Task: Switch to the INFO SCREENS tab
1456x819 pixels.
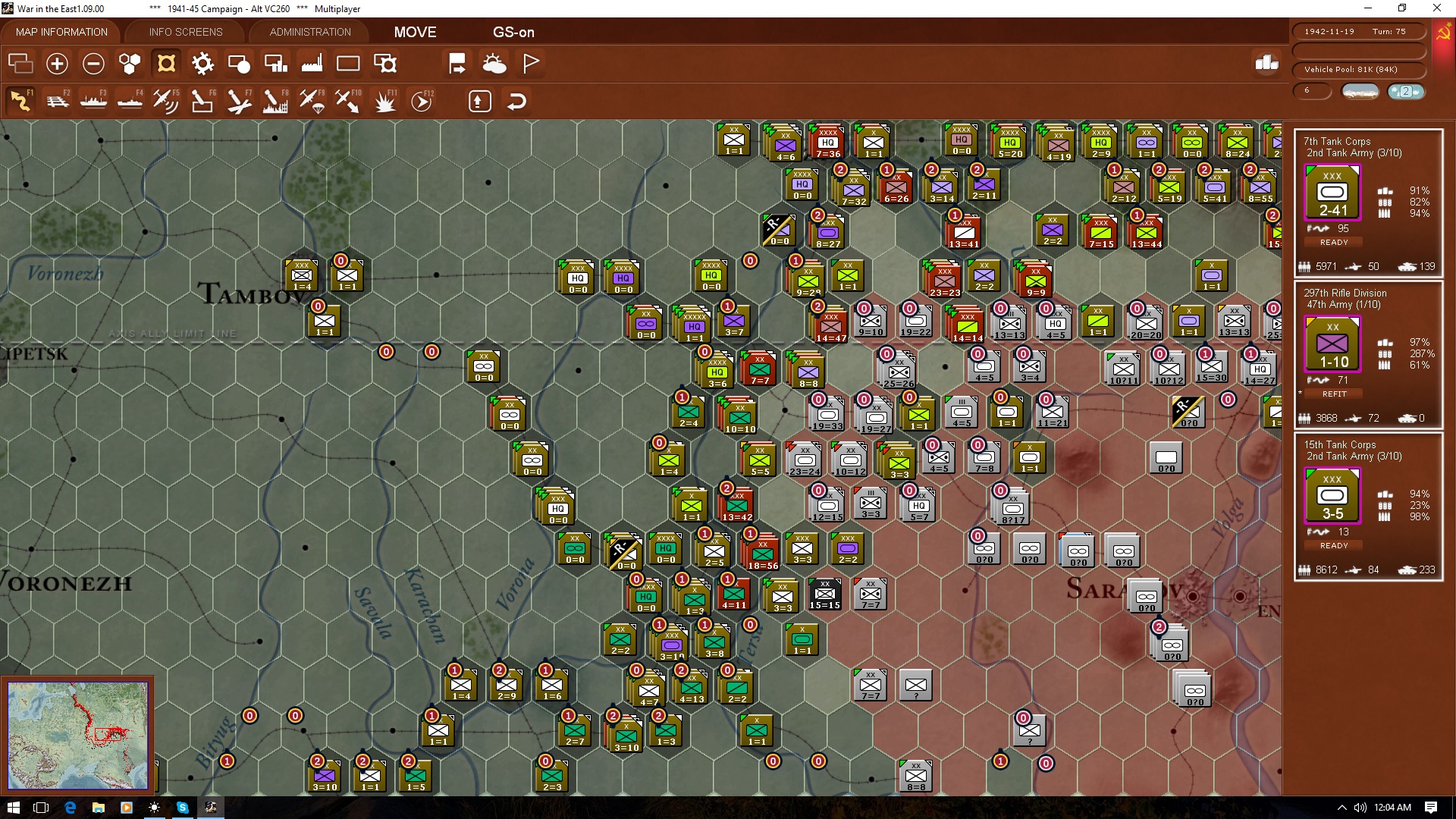Action: pyautogui.click(x=185, y=32)
